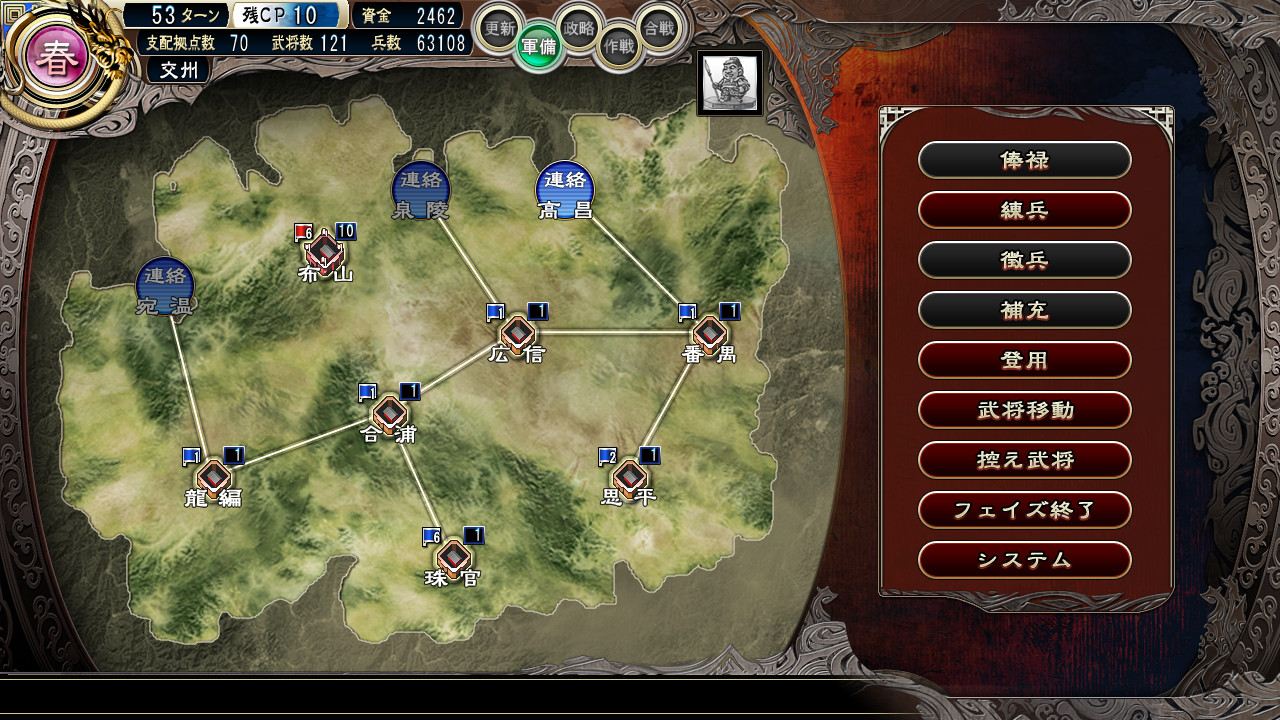Open the システム system menu
The image size is (1280, 720).
pos(1024,560)
